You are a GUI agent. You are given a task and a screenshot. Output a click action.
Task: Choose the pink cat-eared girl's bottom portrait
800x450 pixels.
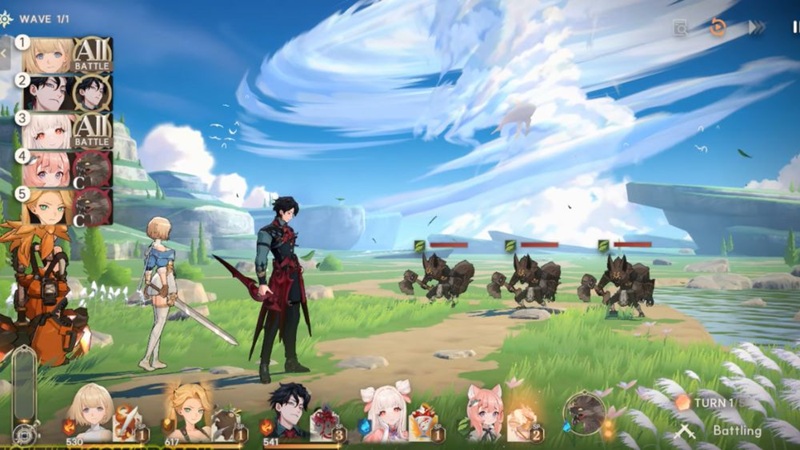483,412
